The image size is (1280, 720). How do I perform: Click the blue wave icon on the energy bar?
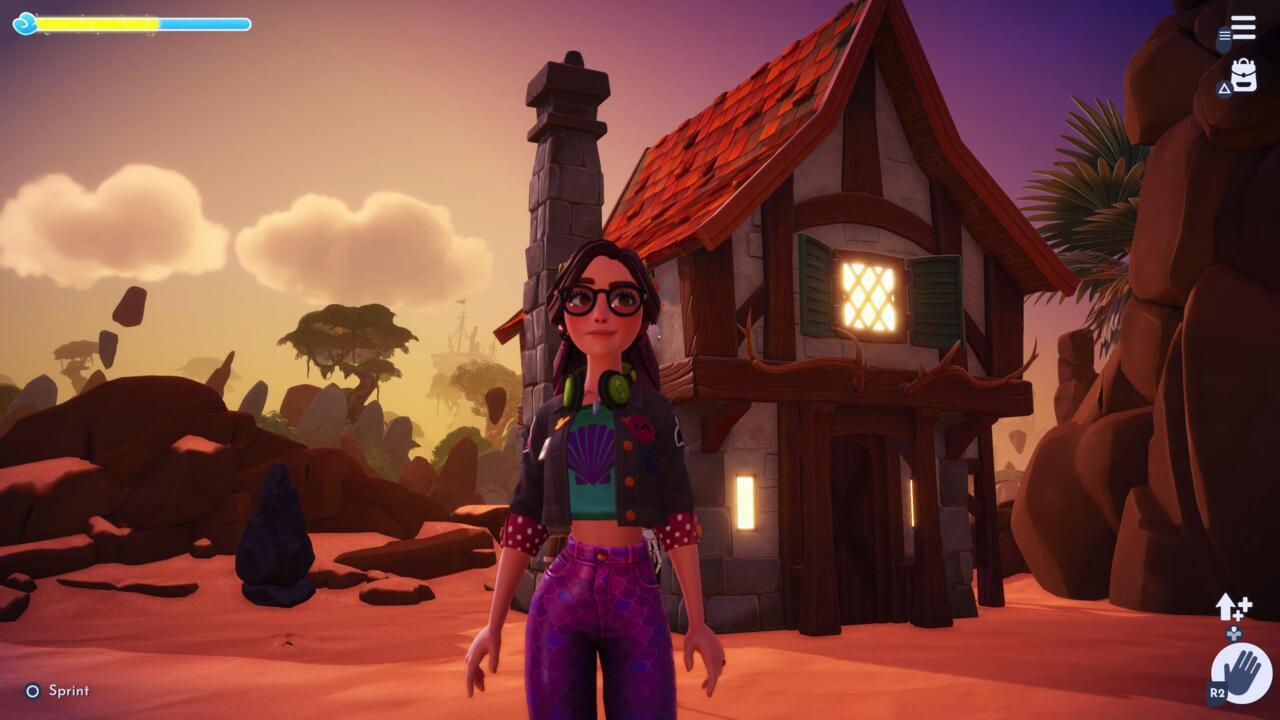pos(26,23)
